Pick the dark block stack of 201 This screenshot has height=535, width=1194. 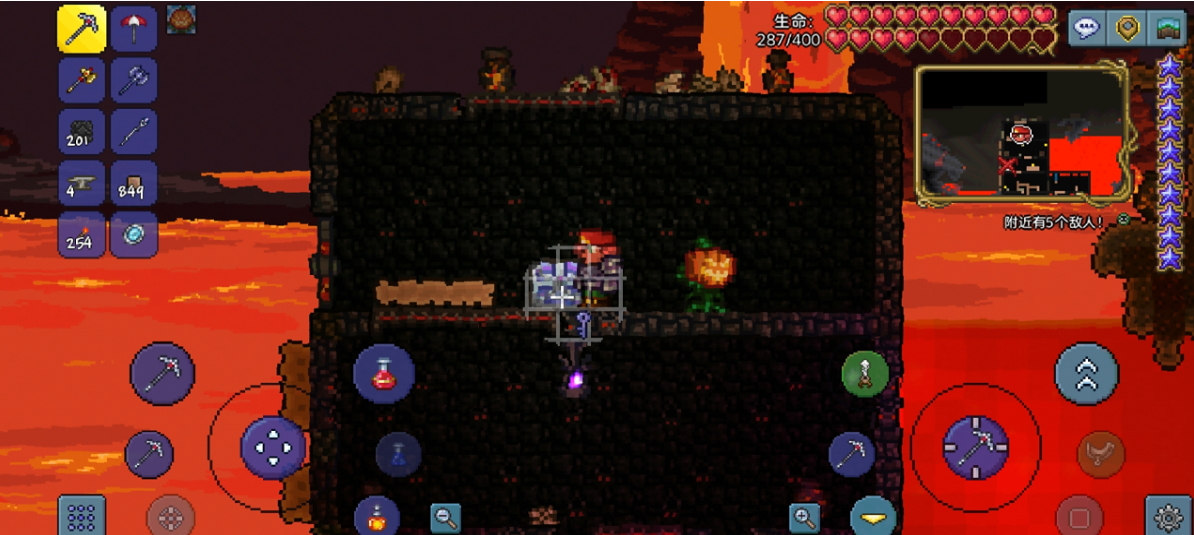(x=82, y=133)
